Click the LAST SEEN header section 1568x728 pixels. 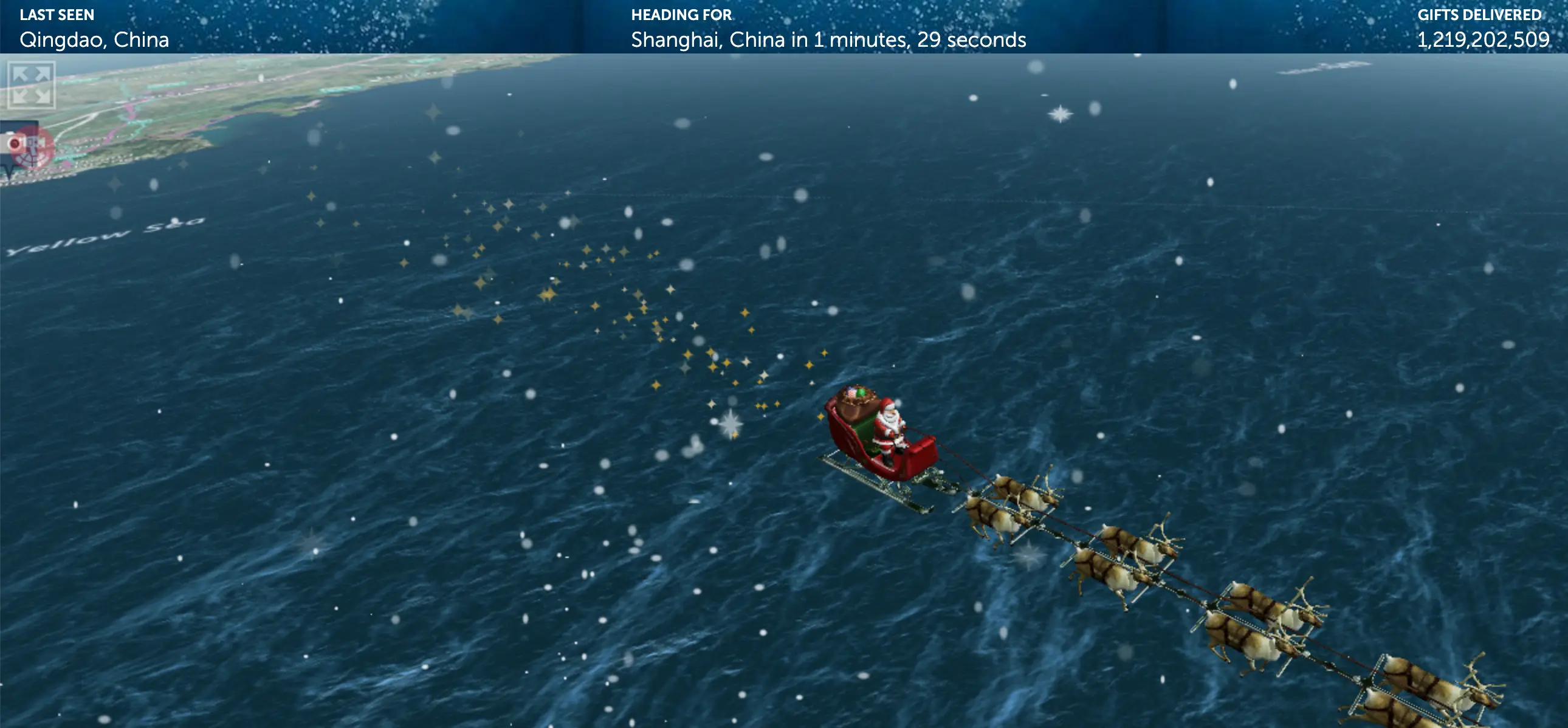click(58, 15)
